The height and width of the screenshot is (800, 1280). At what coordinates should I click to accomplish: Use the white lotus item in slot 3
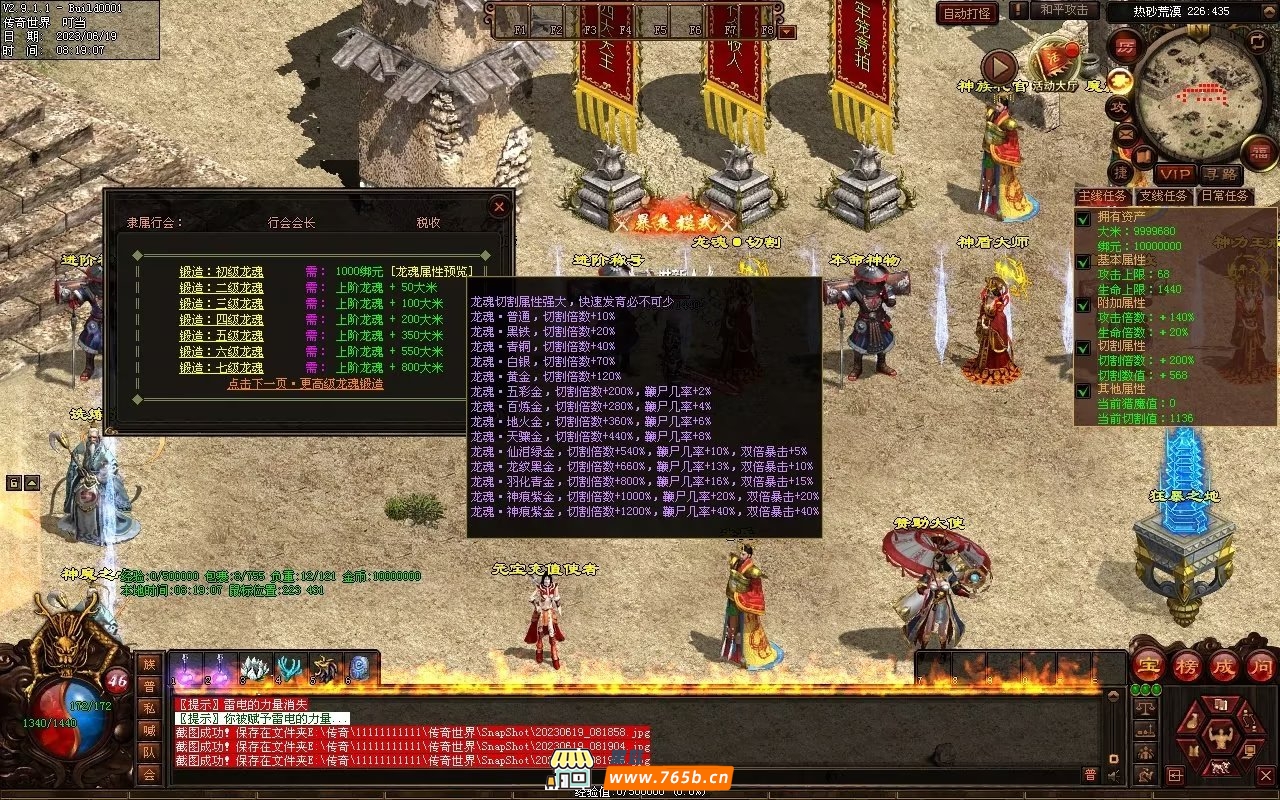[256, 668]
